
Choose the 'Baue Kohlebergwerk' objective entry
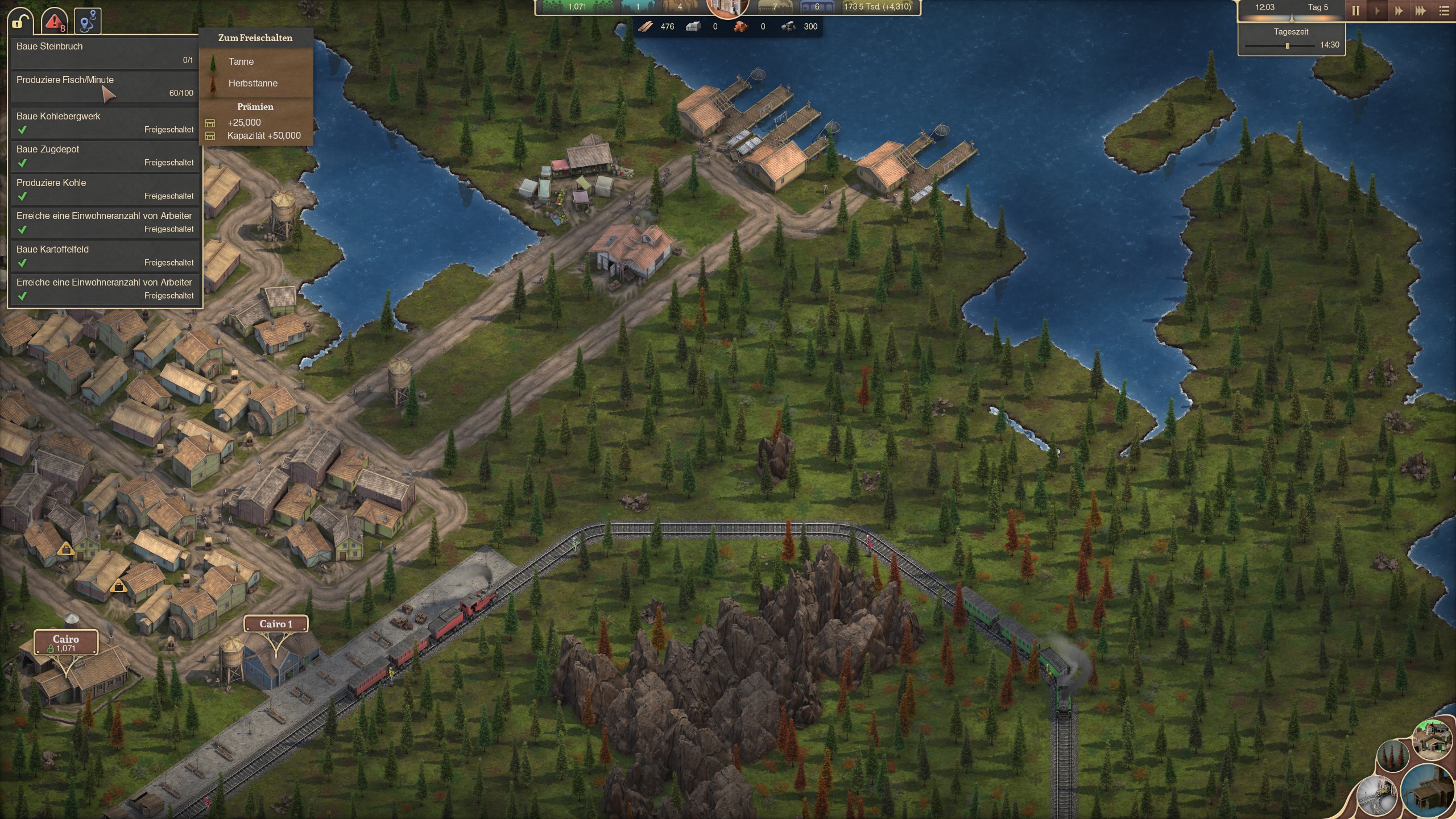[x=105, y=122]
